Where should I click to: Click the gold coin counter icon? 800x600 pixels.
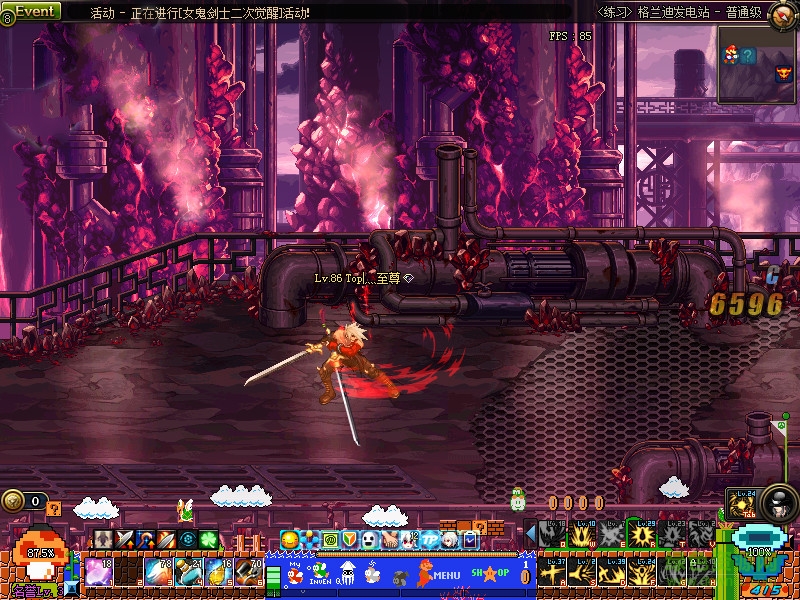tap(12, 500)
